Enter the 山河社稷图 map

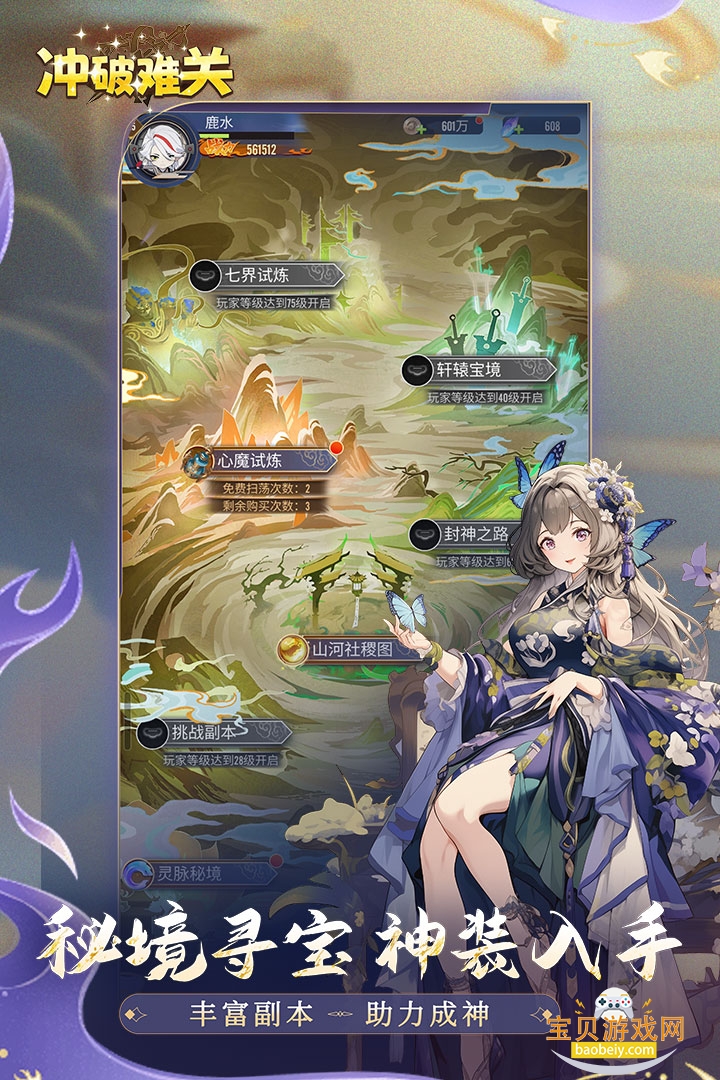[x=343, y=649]
